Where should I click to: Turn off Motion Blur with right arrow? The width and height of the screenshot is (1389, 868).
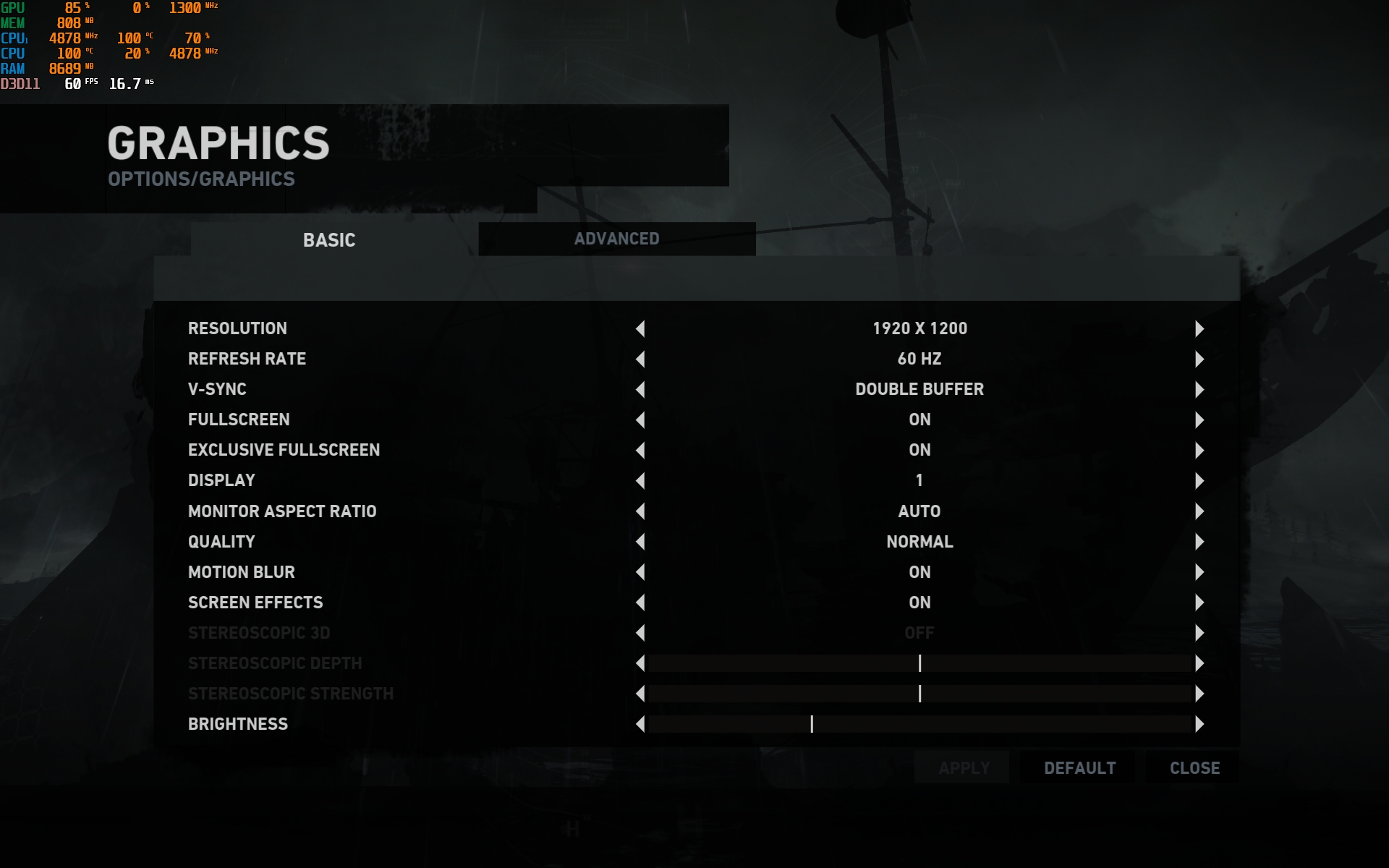[1199, 572]
